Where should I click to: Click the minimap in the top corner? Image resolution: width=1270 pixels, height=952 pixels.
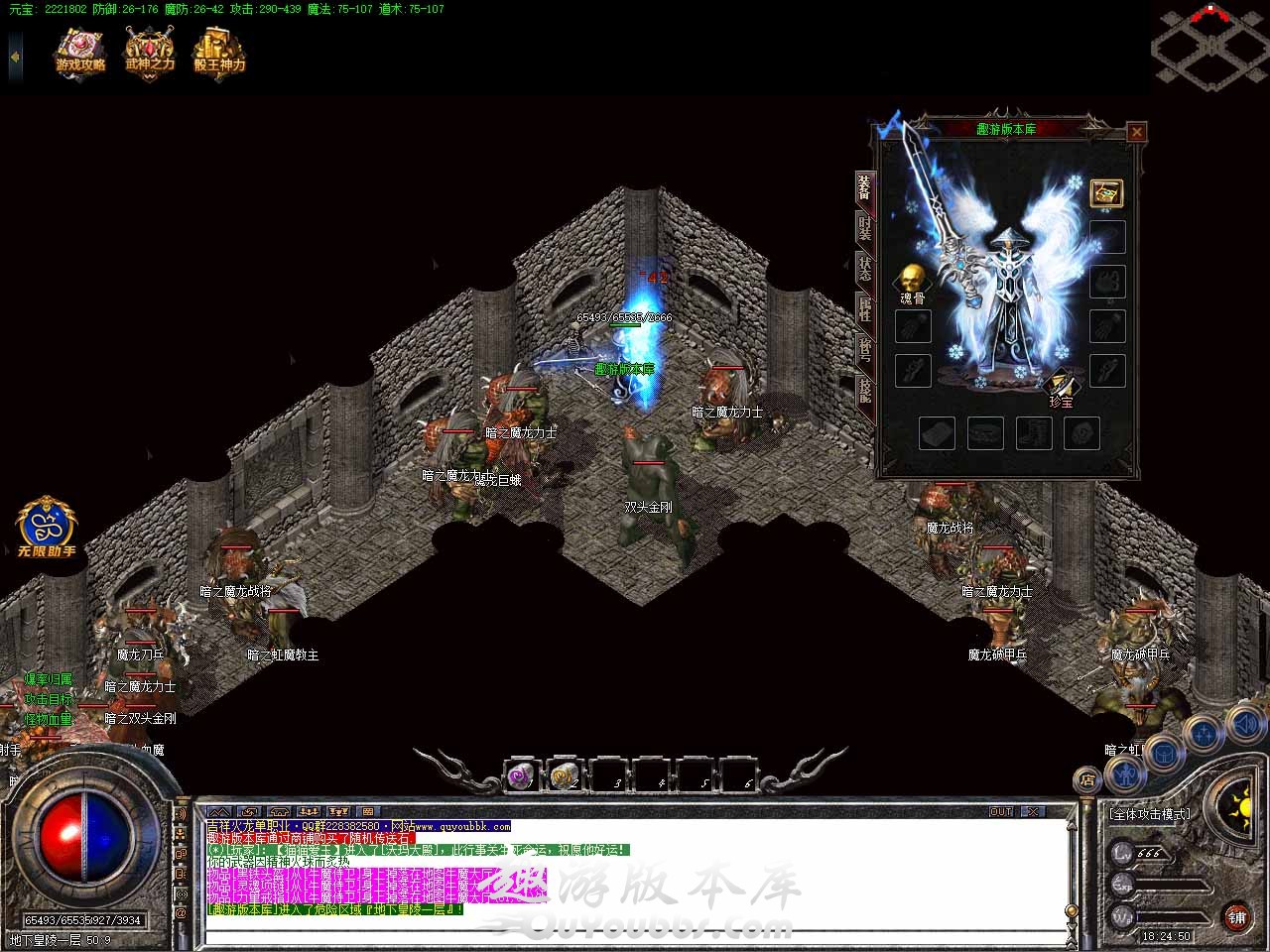(1209, 45)
